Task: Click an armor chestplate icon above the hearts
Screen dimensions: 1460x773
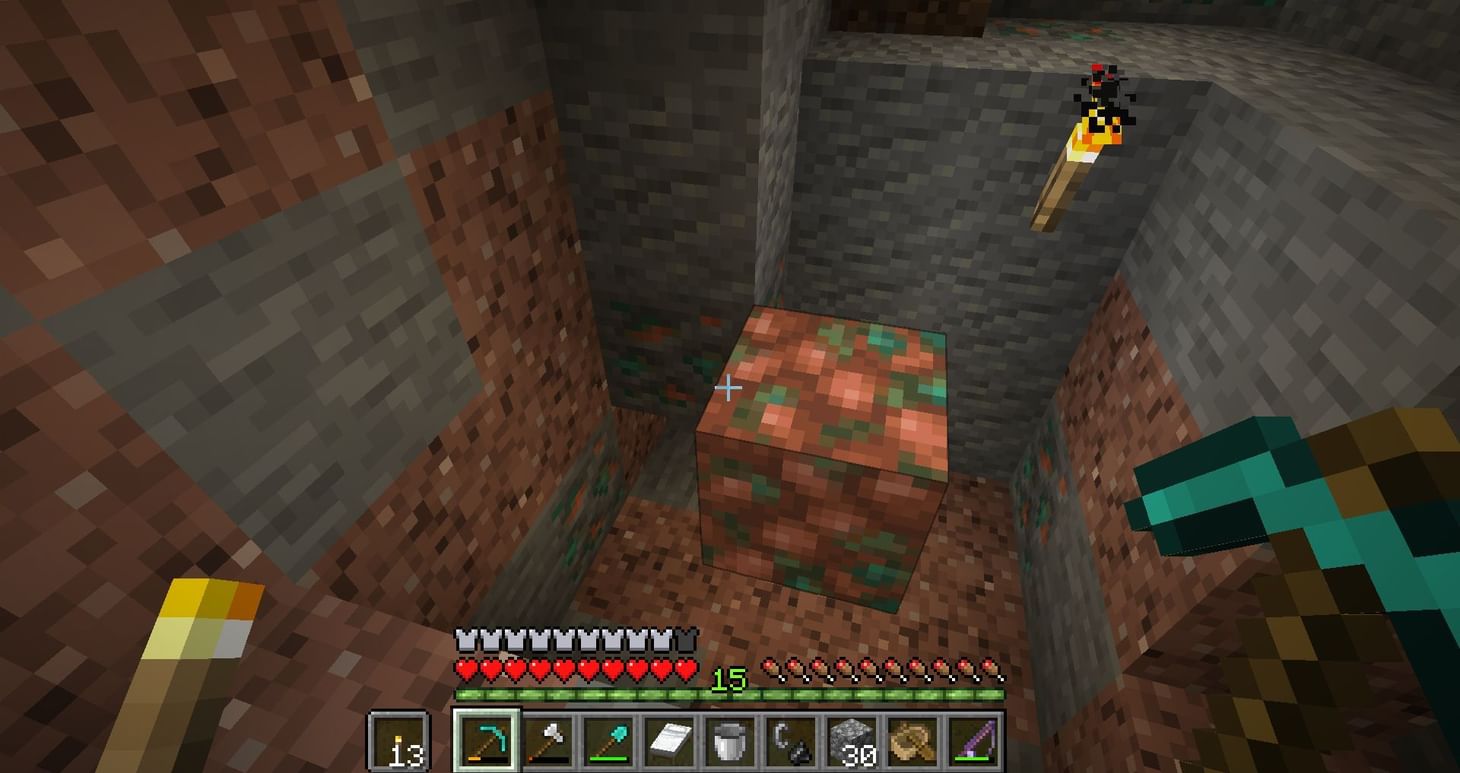Action: pyautogui.click(x=465, y=637)
